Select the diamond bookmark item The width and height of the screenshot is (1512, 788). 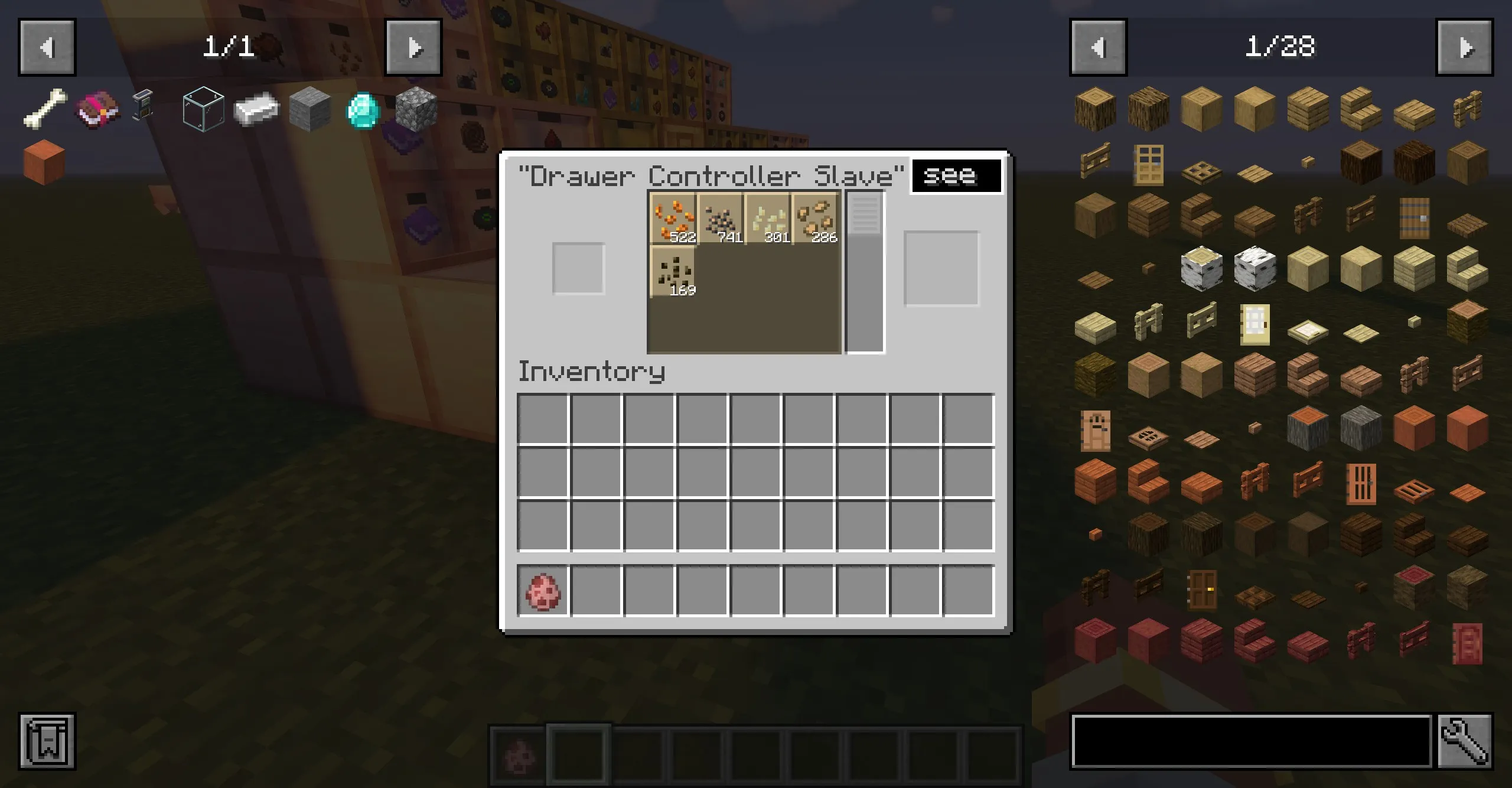click(364, 109)
